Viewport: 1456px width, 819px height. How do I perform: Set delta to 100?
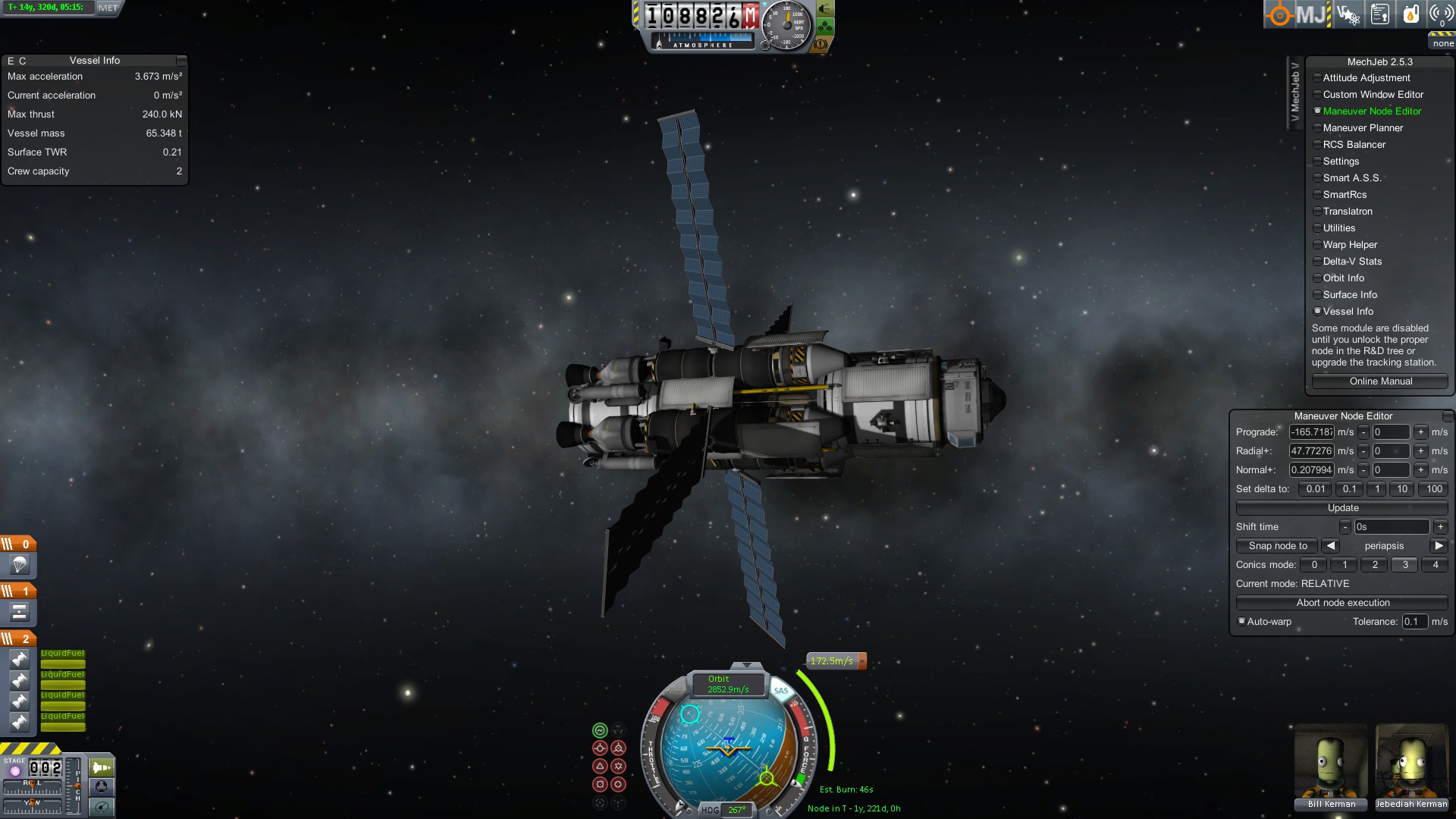coord(1434,489)
